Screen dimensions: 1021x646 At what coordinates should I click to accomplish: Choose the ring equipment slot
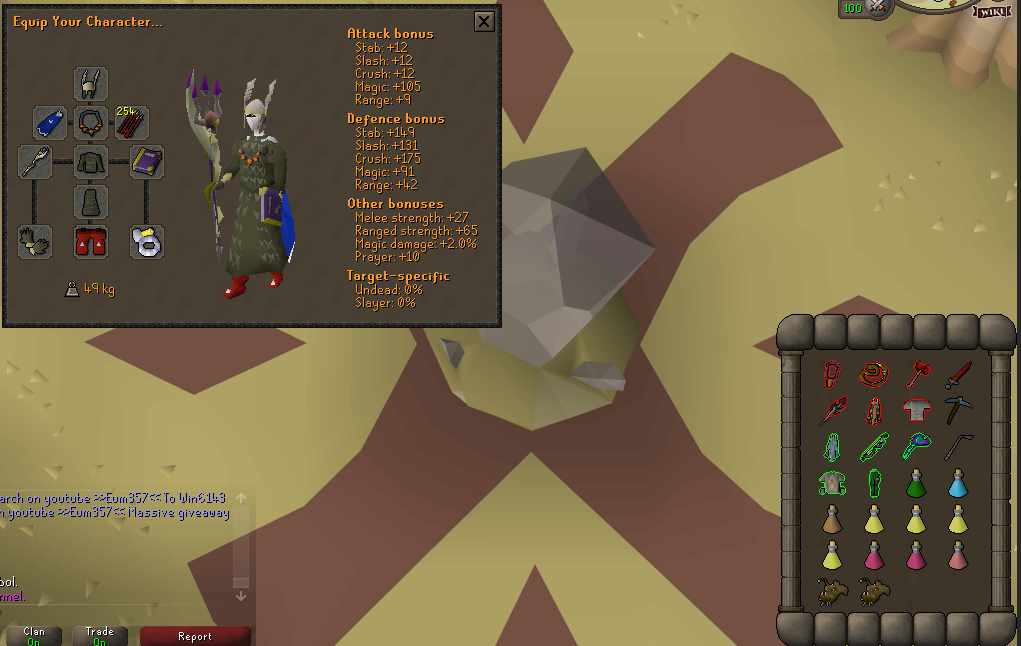point(147,242)
